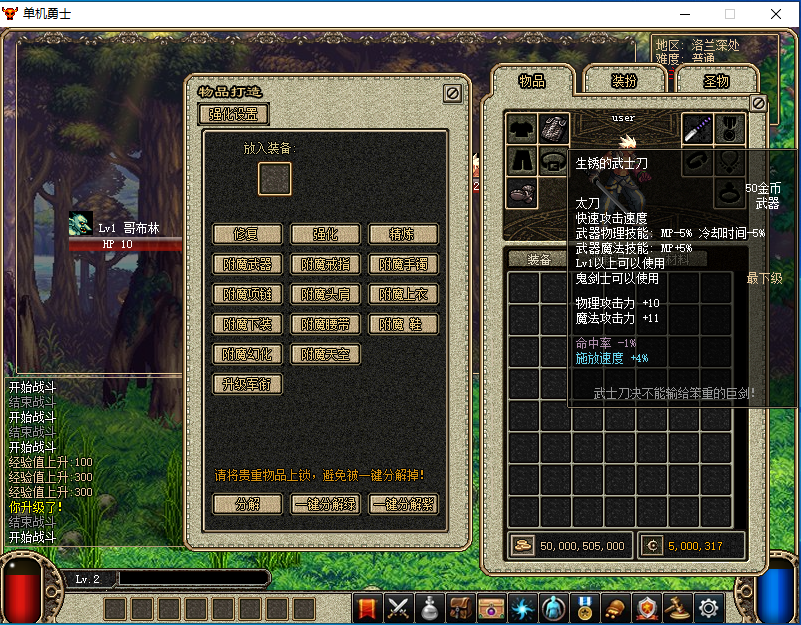The image size is (801, 625).
Task: Select the equipped katana weapon slot
Action: tap(697, 128)
